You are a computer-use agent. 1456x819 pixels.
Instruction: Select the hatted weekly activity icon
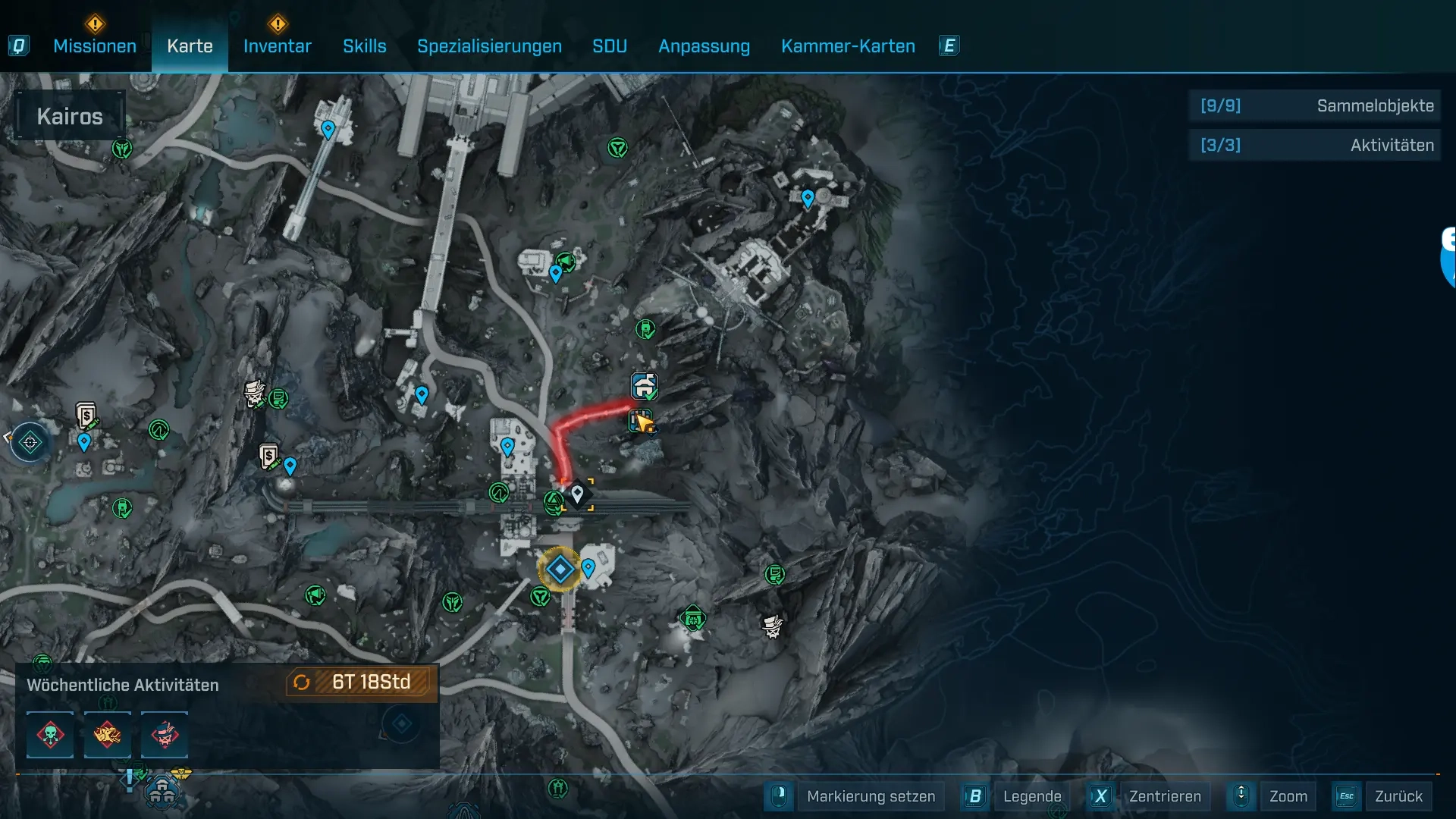(165, 735)
